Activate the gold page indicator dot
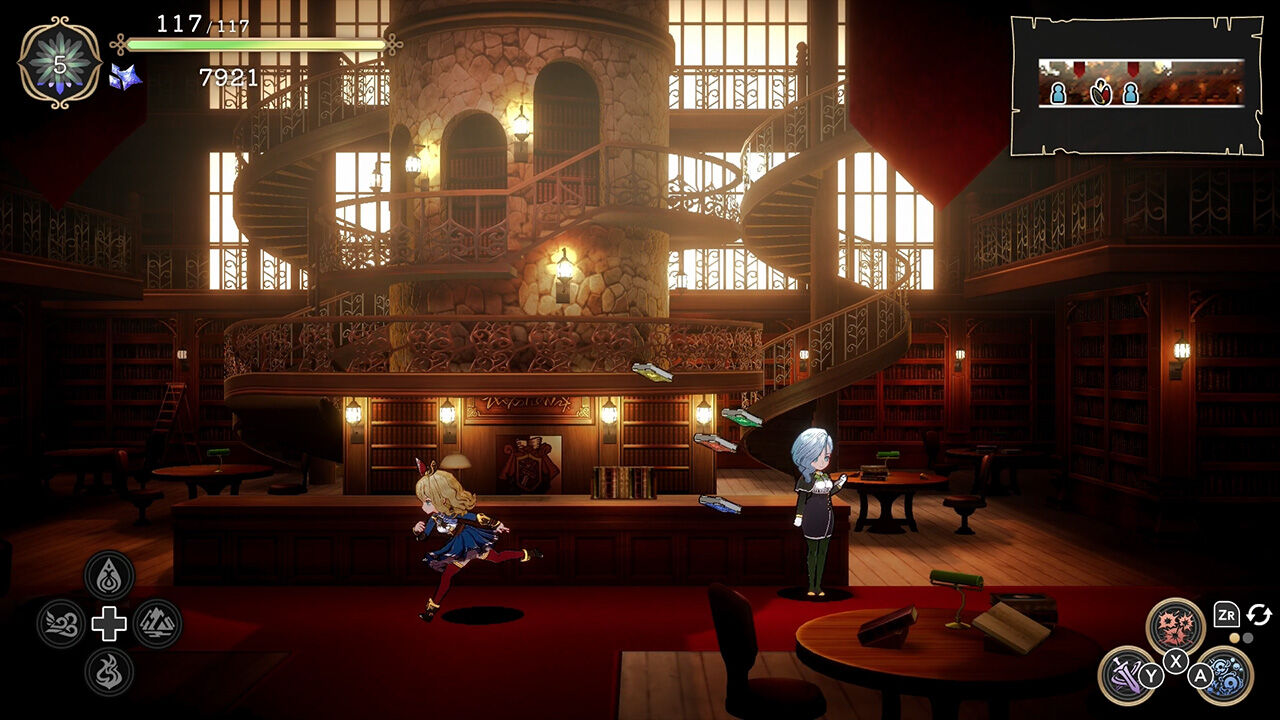The image size is (1280, 720). pos(1235,637)
